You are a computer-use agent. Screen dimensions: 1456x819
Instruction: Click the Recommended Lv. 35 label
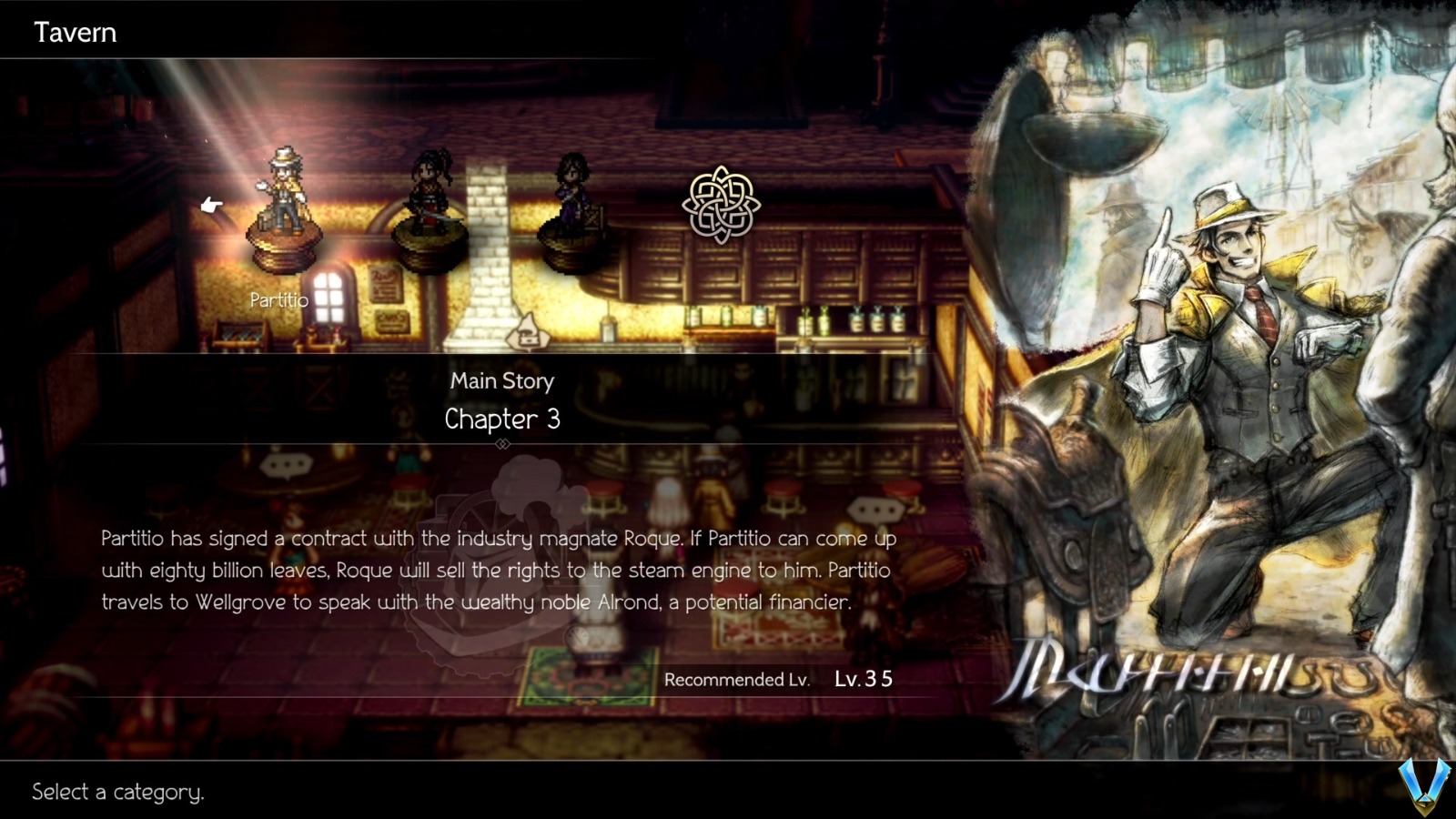click(x=779, y=681)
